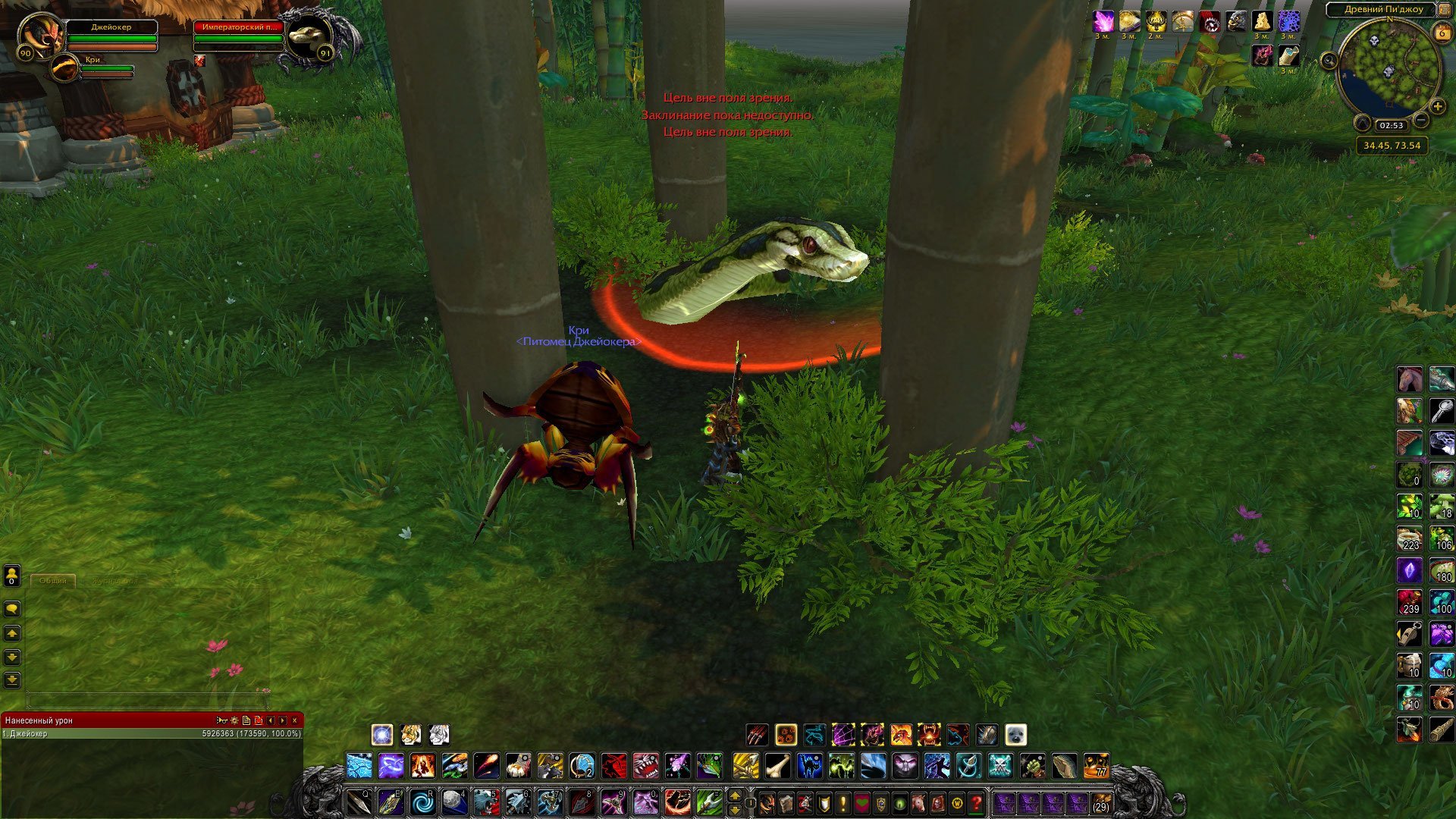
Task: Select the pet Кри unit frame
Action: pos(65,69)
